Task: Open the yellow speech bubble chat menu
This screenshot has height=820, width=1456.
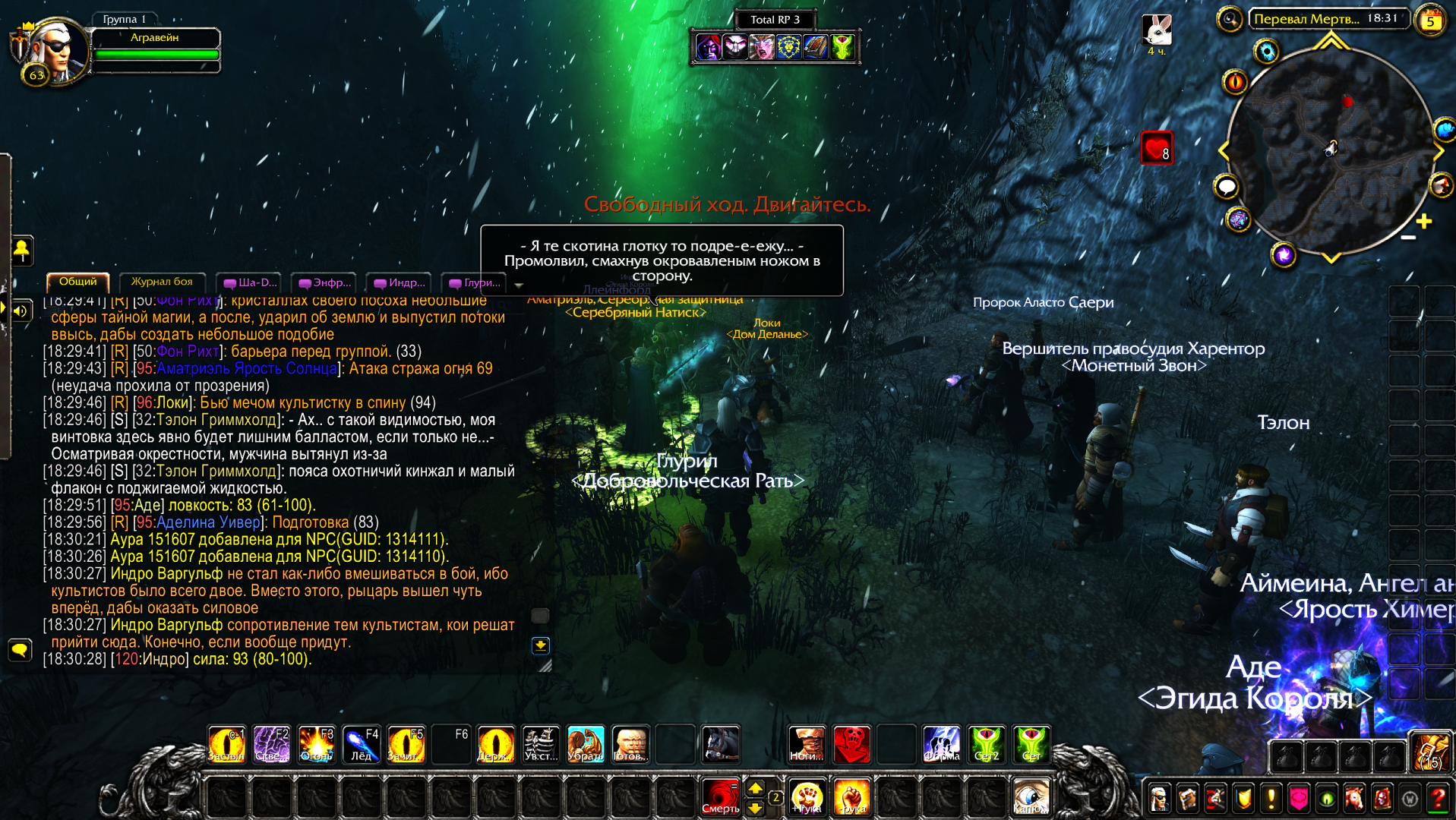Action: 20,649
